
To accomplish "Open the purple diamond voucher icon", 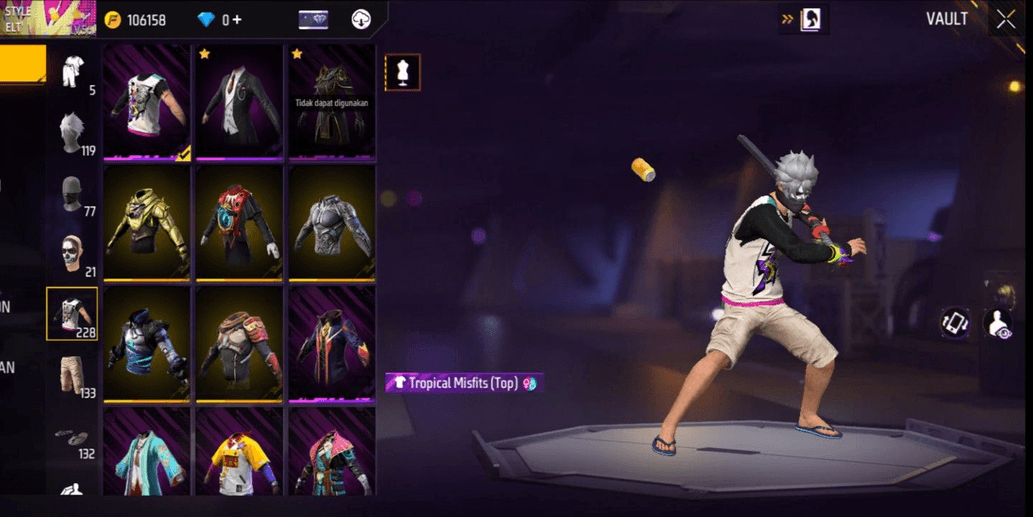I will pos(313,20).
